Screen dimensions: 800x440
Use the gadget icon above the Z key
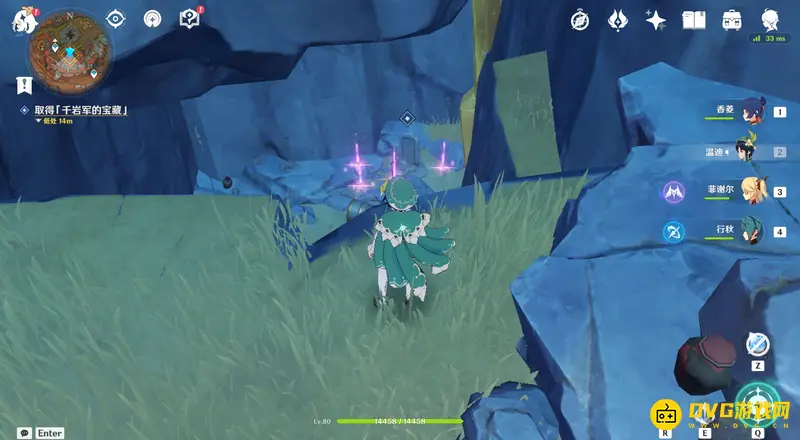[x=758, y=343]
